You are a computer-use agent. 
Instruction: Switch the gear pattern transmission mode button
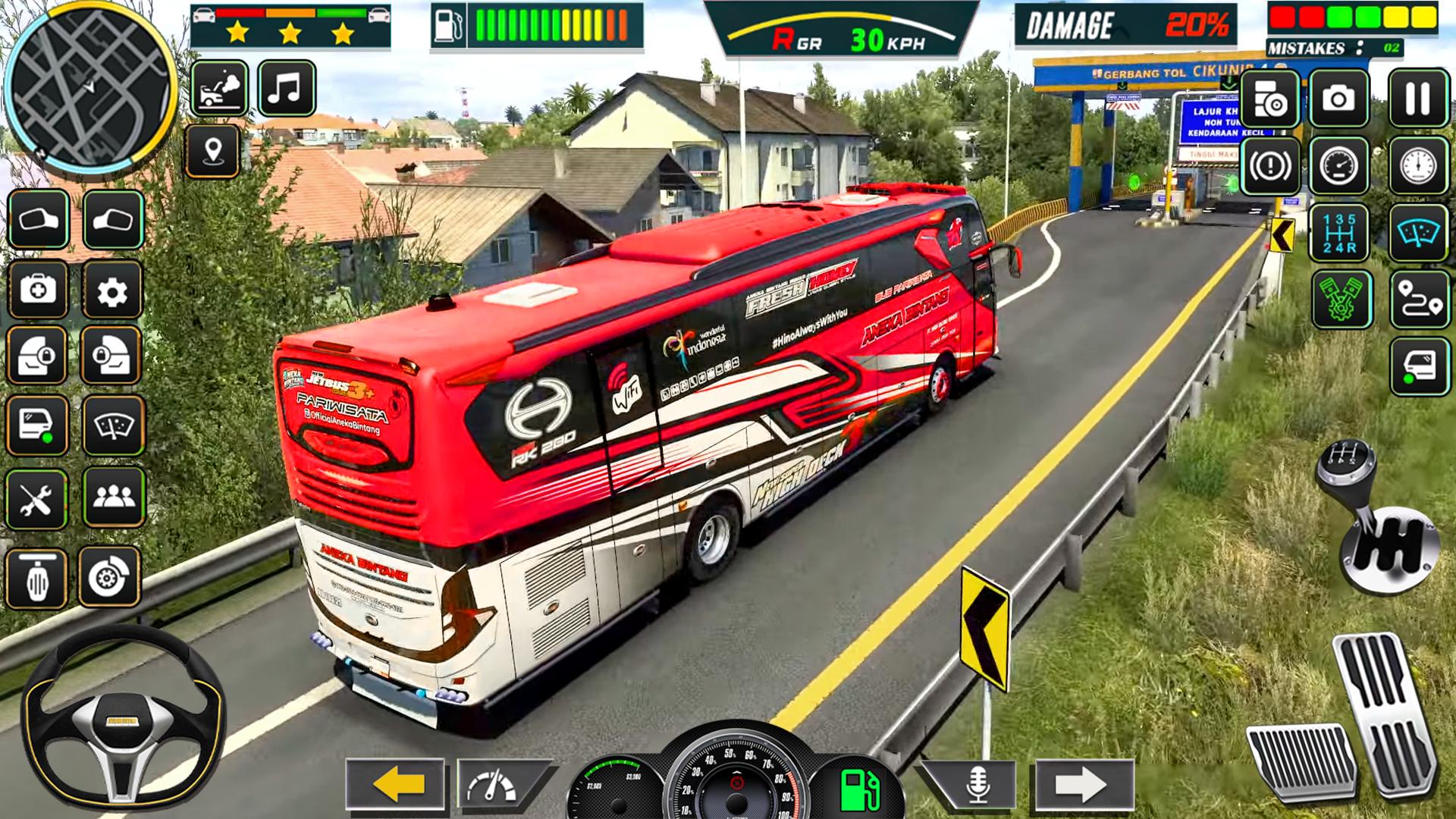(1339, 233)
